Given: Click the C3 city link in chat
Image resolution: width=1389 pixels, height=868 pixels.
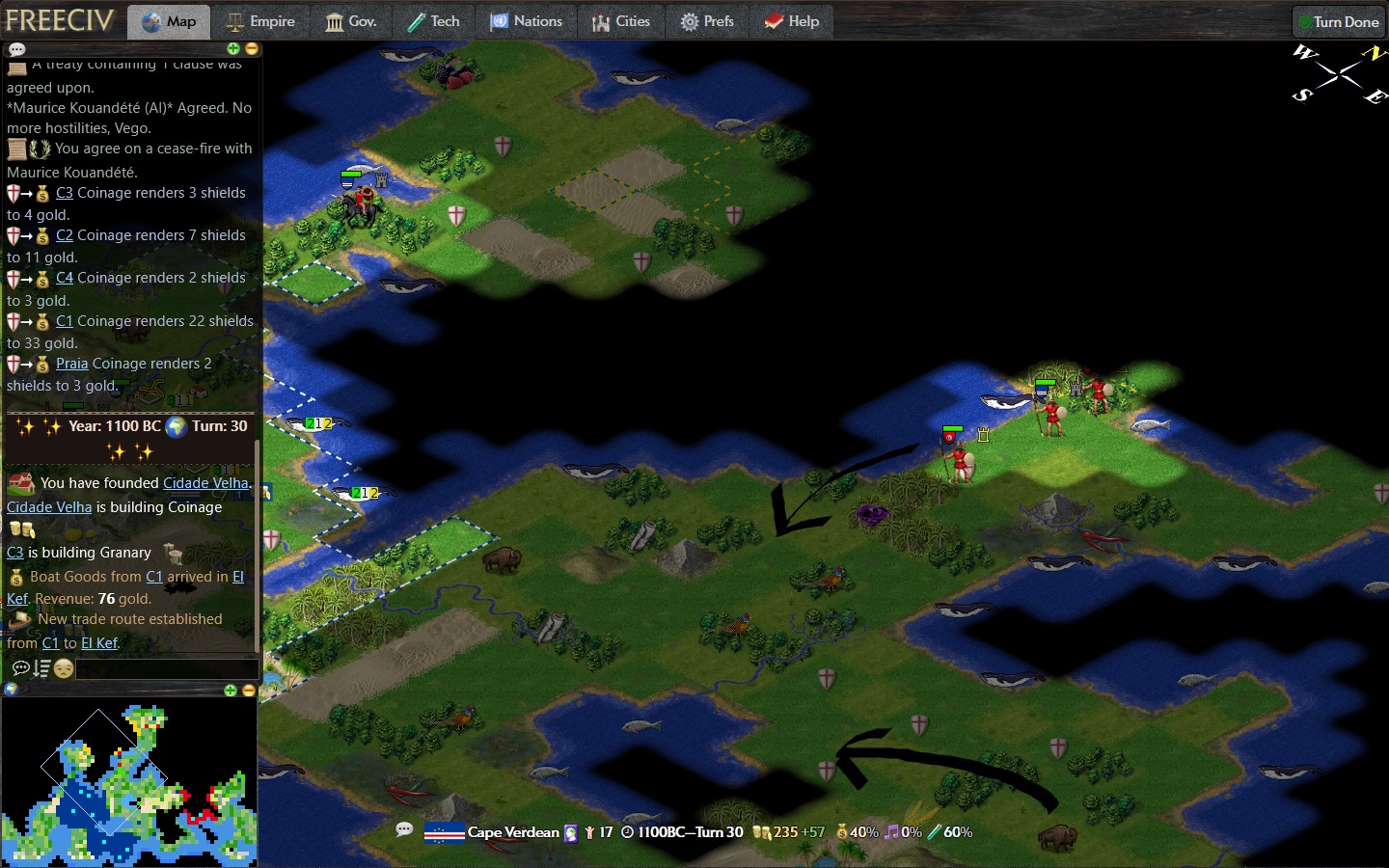Looking at the screenshot, I should (x=64, y=193).
